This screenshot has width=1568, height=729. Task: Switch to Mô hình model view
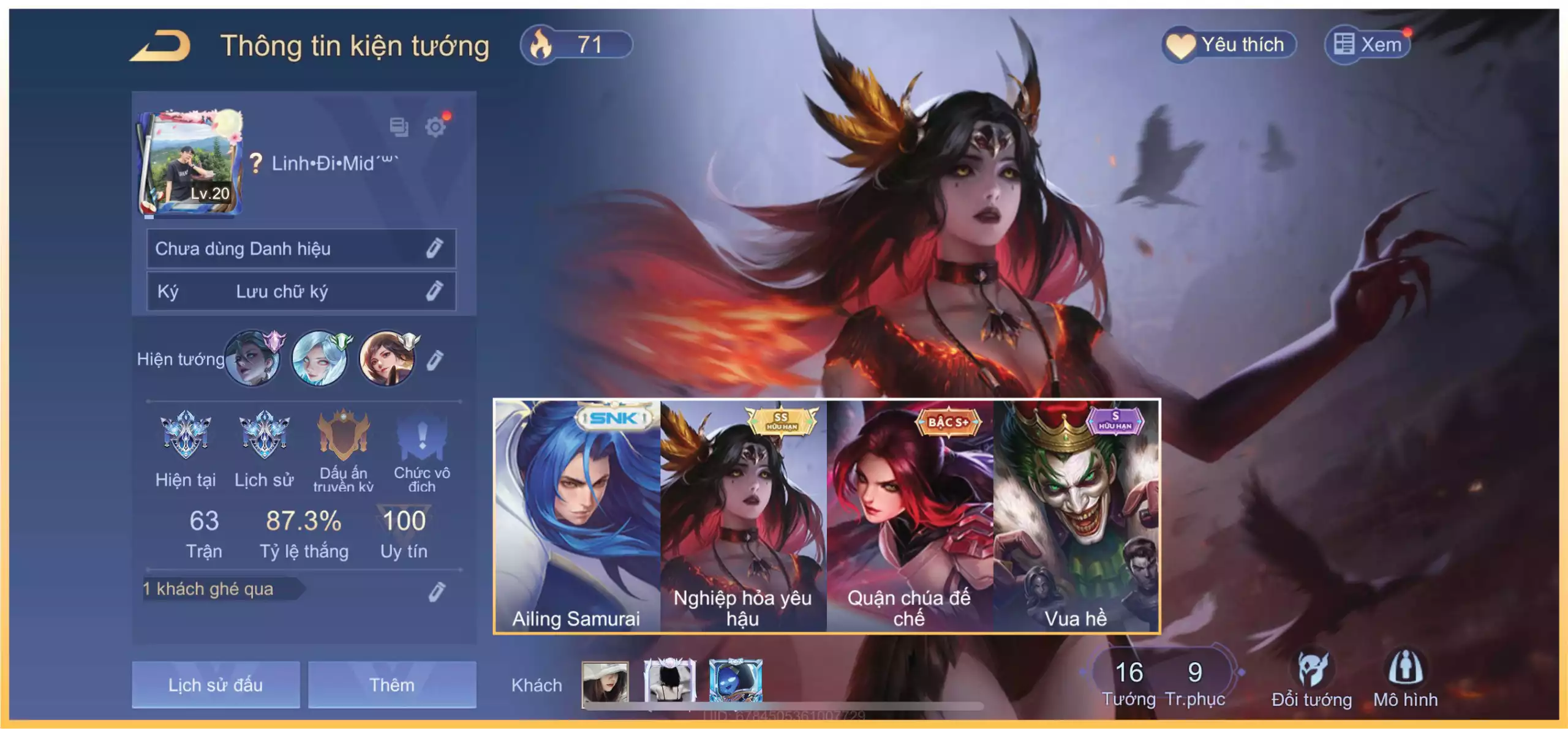(x=1405, y=679)
